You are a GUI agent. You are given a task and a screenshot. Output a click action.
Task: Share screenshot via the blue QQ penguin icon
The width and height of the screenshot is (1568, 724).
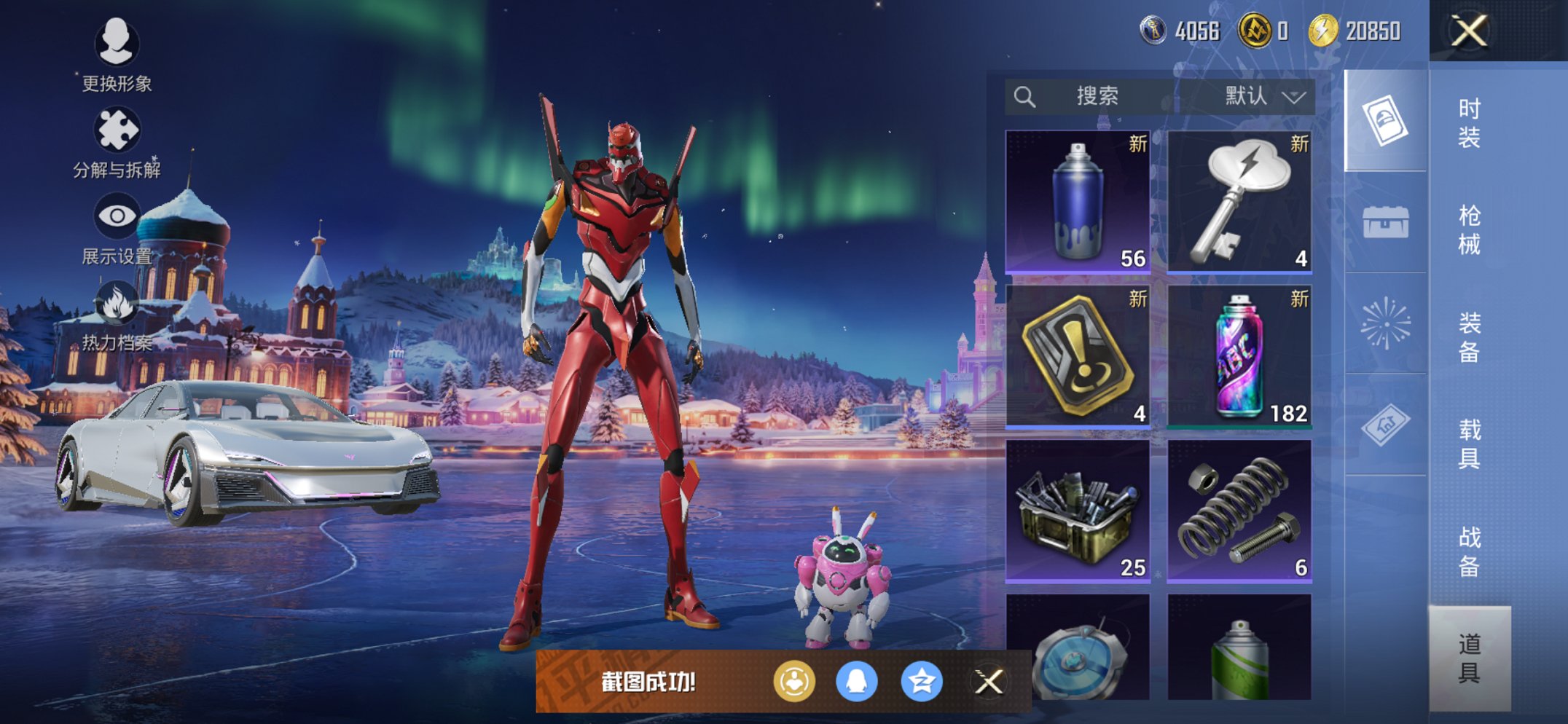[x=856, y=682]
